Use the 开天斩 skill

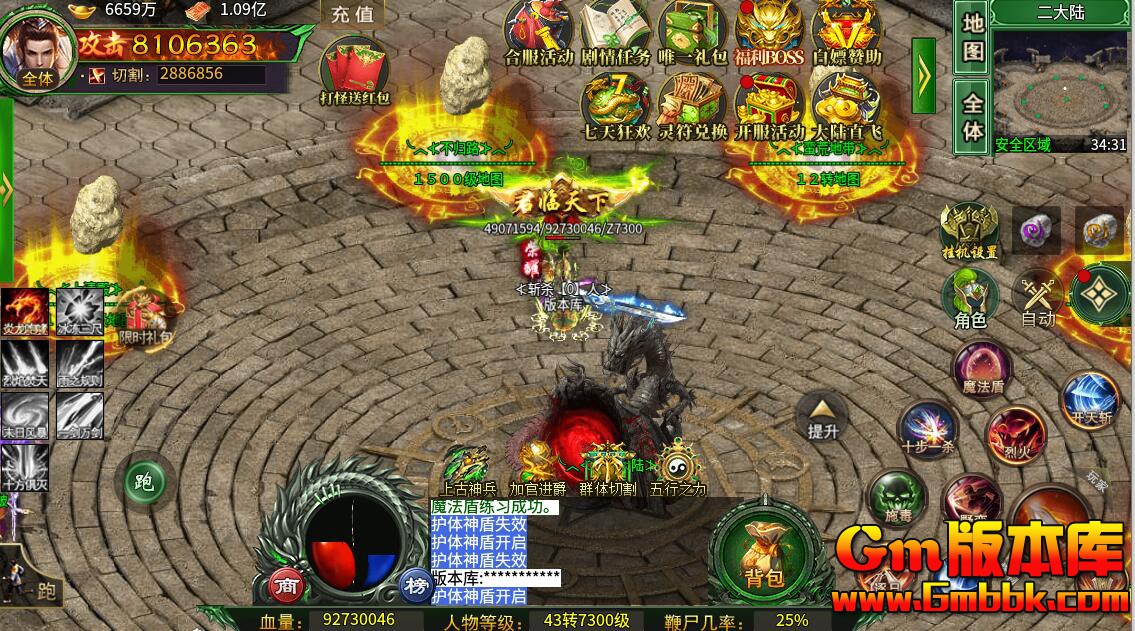coord(1089,396)
